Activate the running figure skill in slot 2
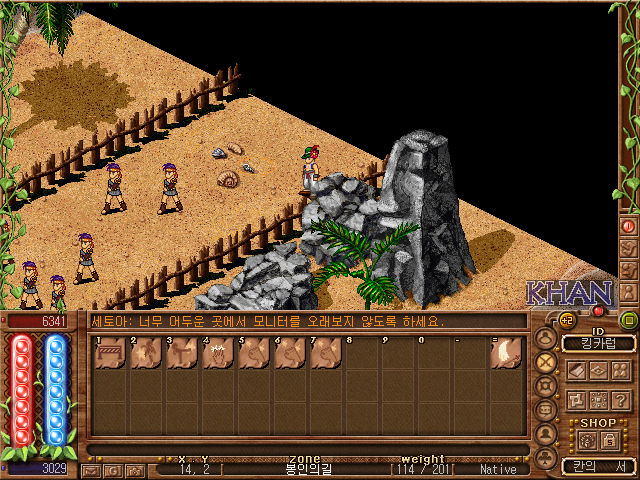Screen dimensions: 640x480 [x=146, y=353]
